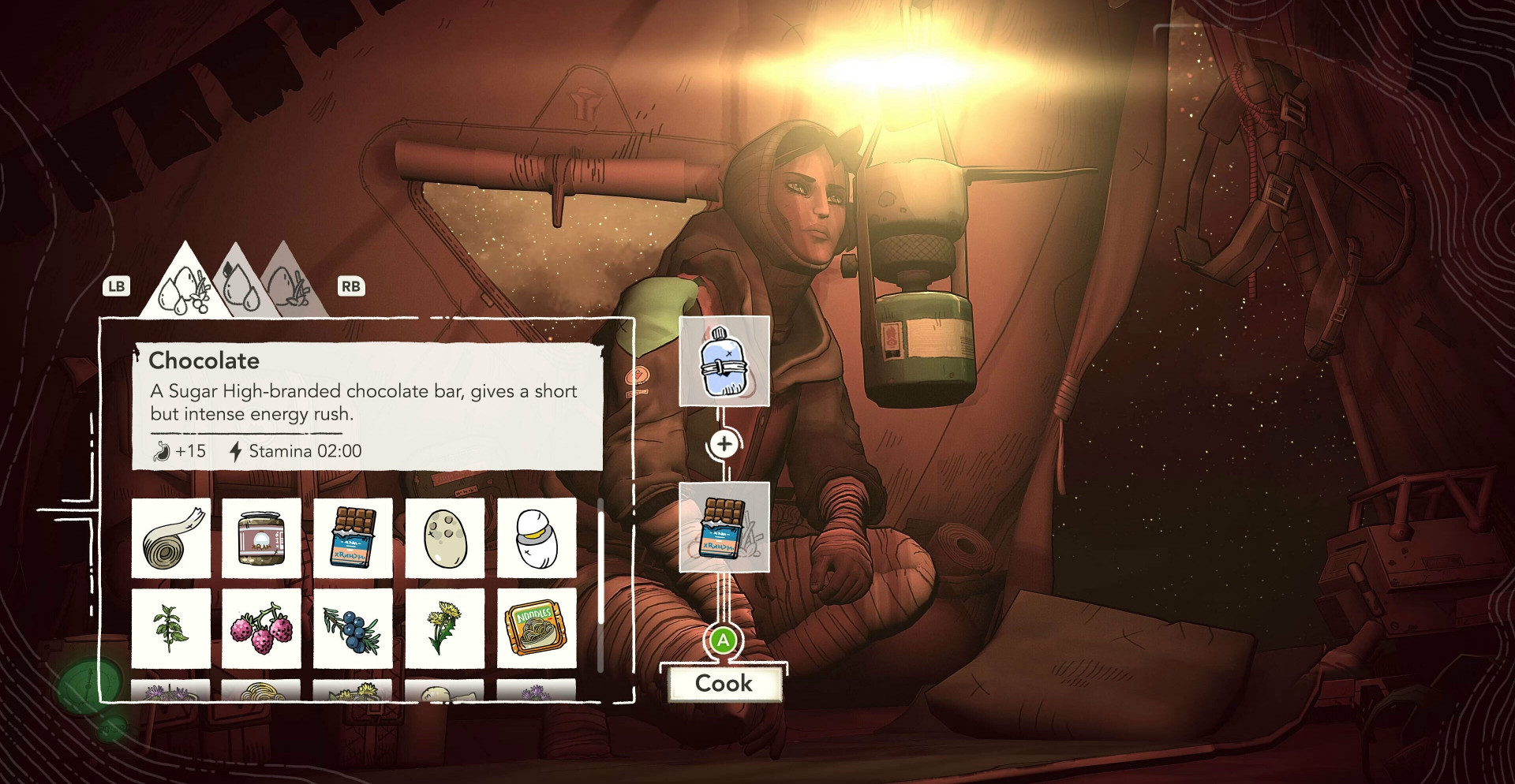Select the spotted egg
The width and height of the screenshot is (1515, 784).
[x=445, y=537]
